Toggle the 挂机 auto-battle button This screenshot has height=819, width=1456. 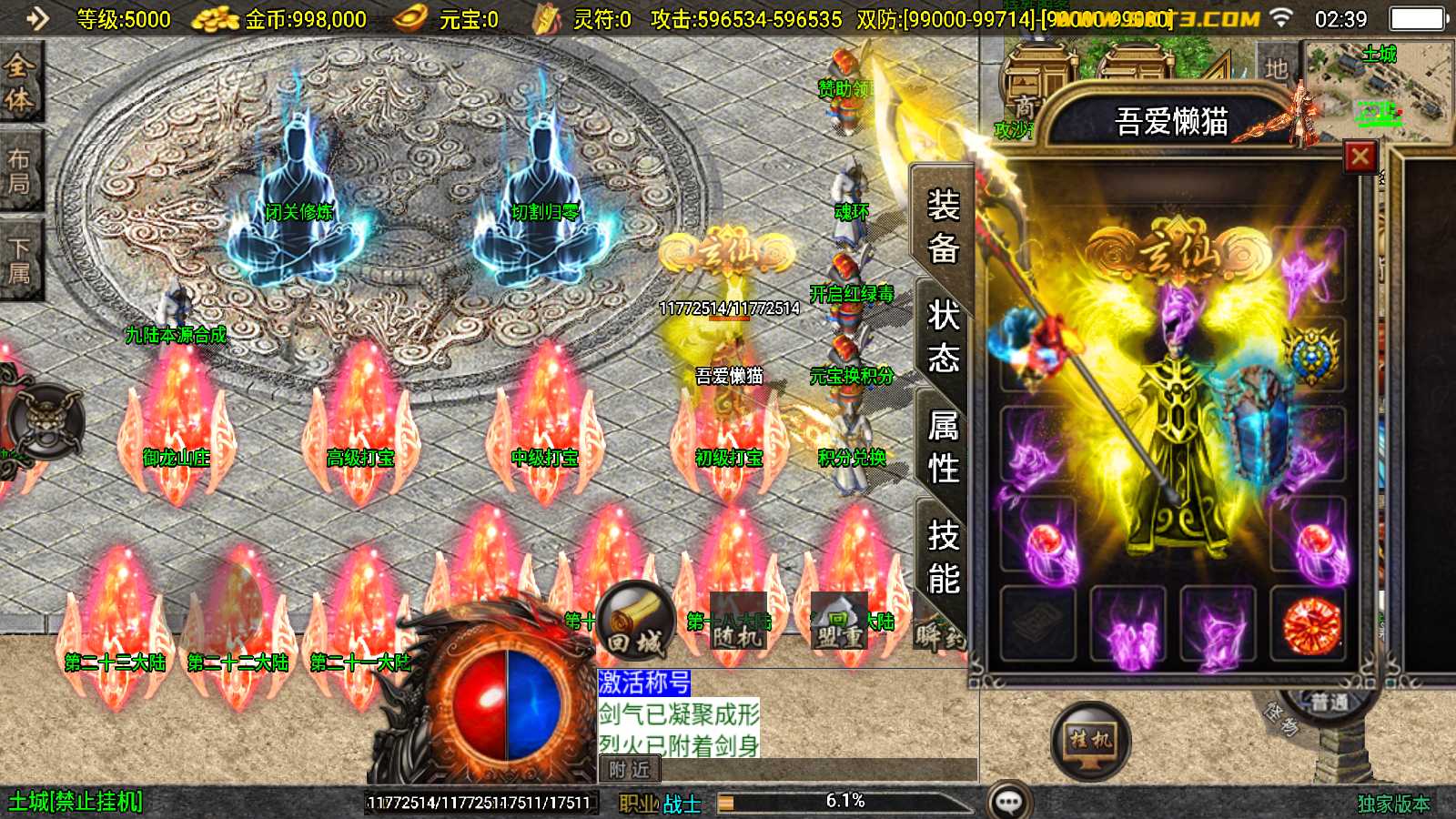tap(1090, 741)
